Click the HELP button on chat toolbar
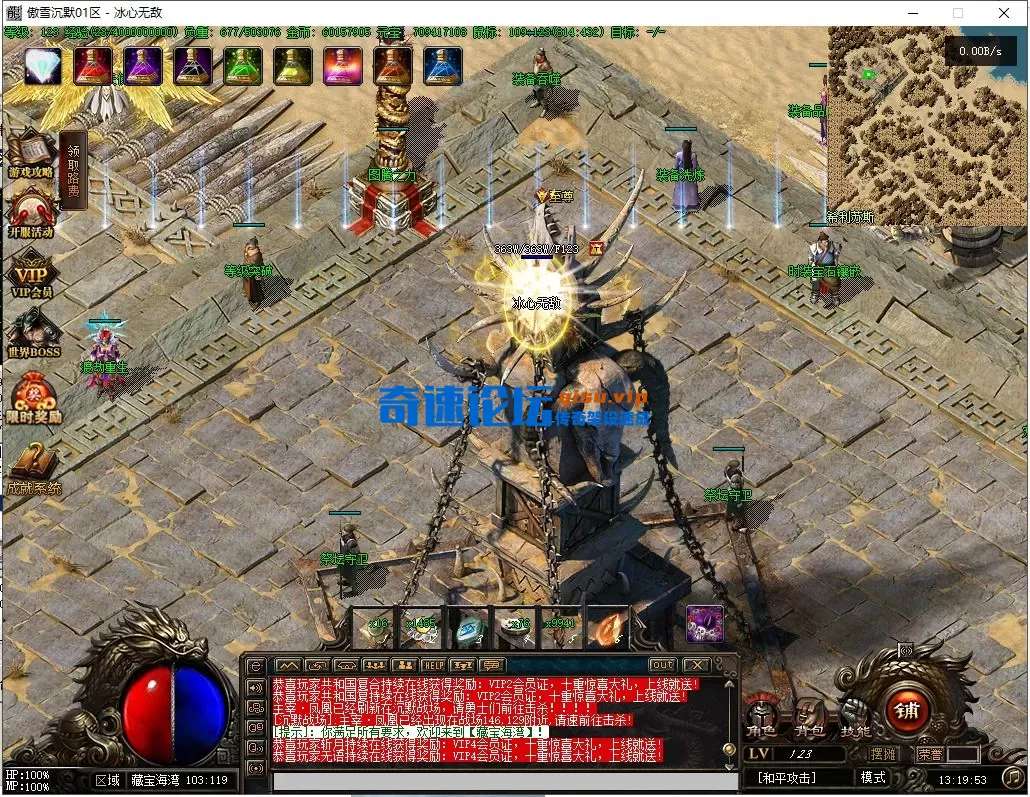Screen dimensions: 1030x797 pos(433,665)
